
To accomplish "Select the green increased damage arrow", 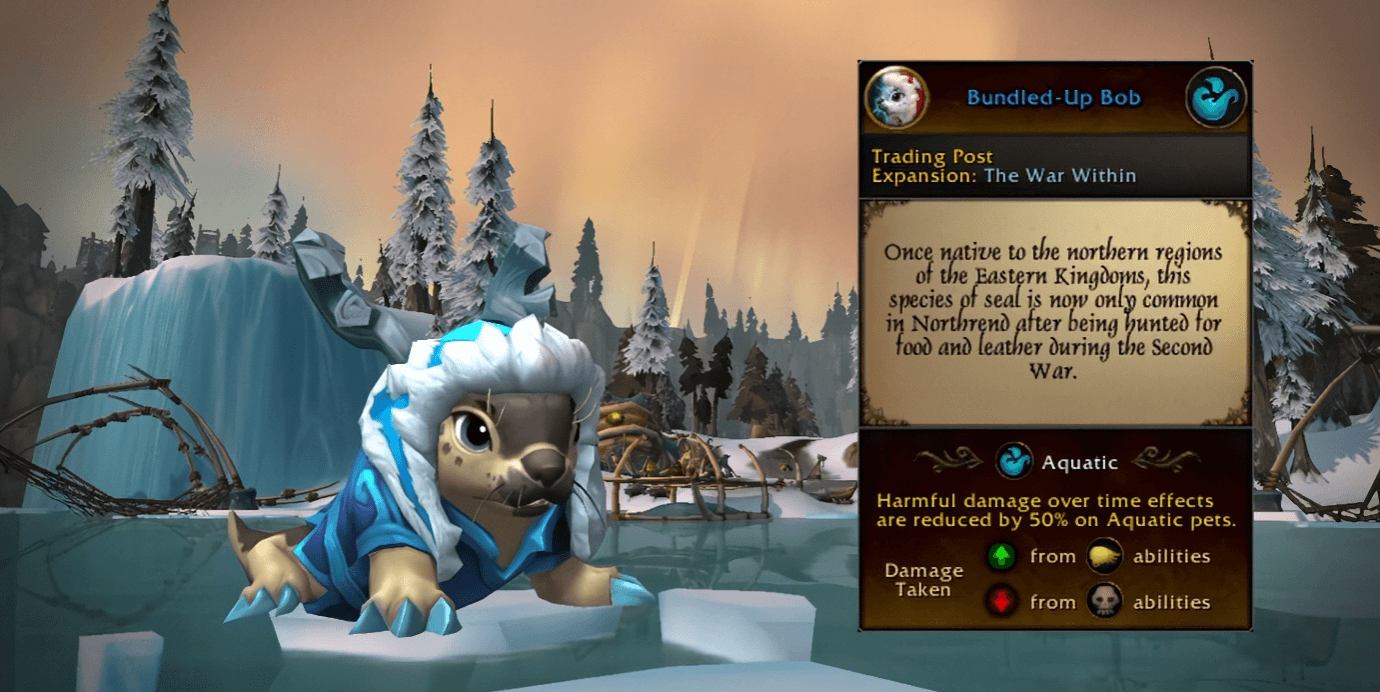I will (1003, 557).
